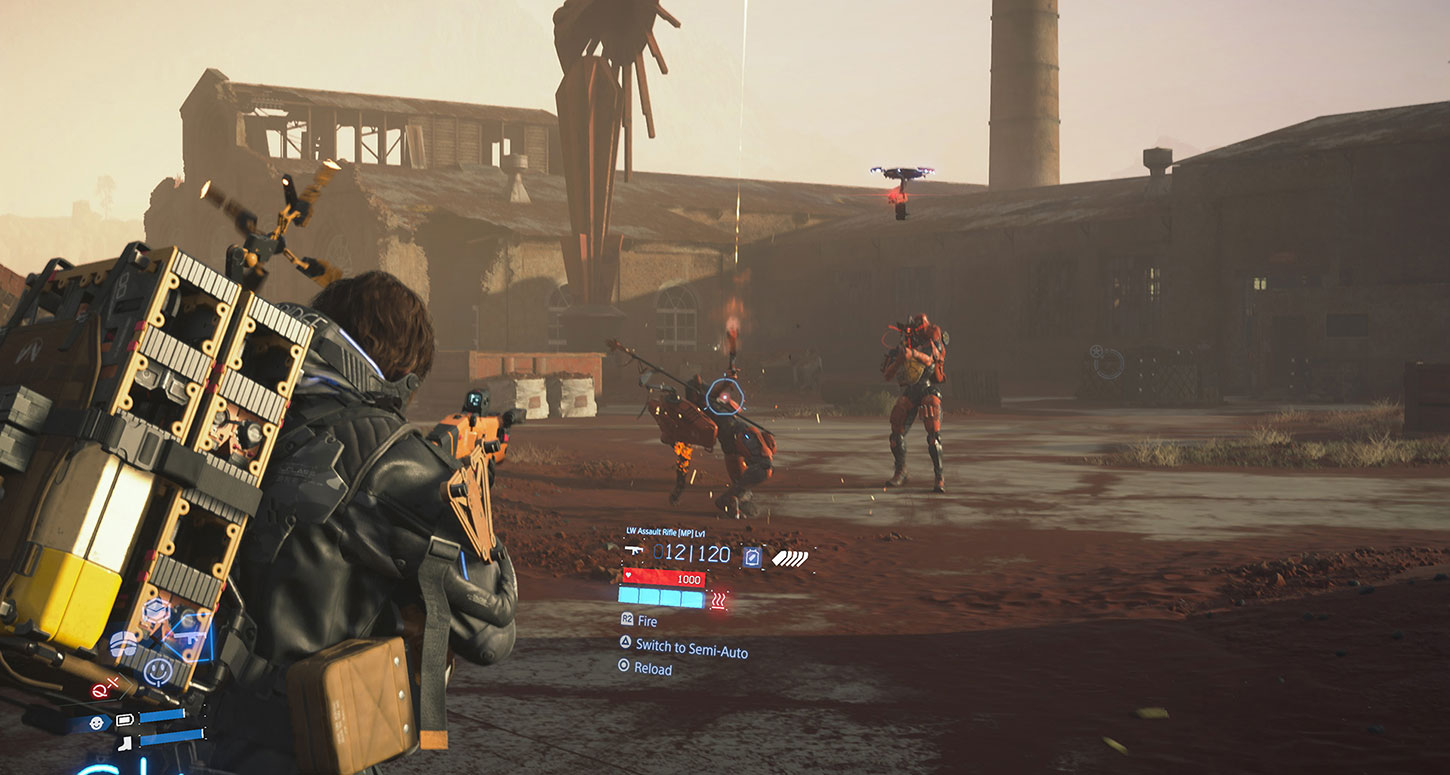Click the red heat warning icon
This screenshot has height=775, width=1450.
(x=718, y=600)
